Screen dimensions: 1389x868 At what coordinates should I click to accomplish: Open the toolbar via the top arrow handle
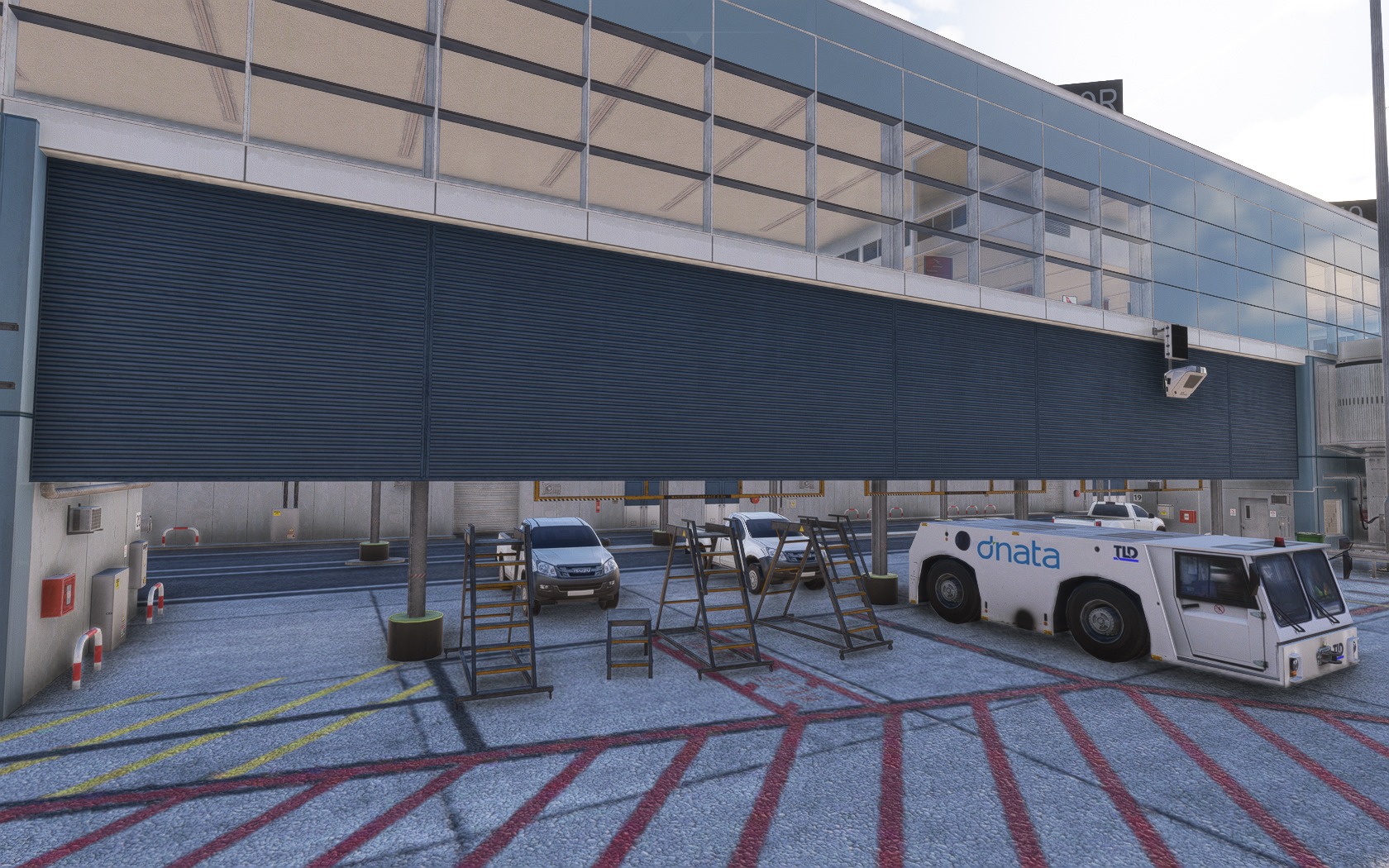point(694,38)
